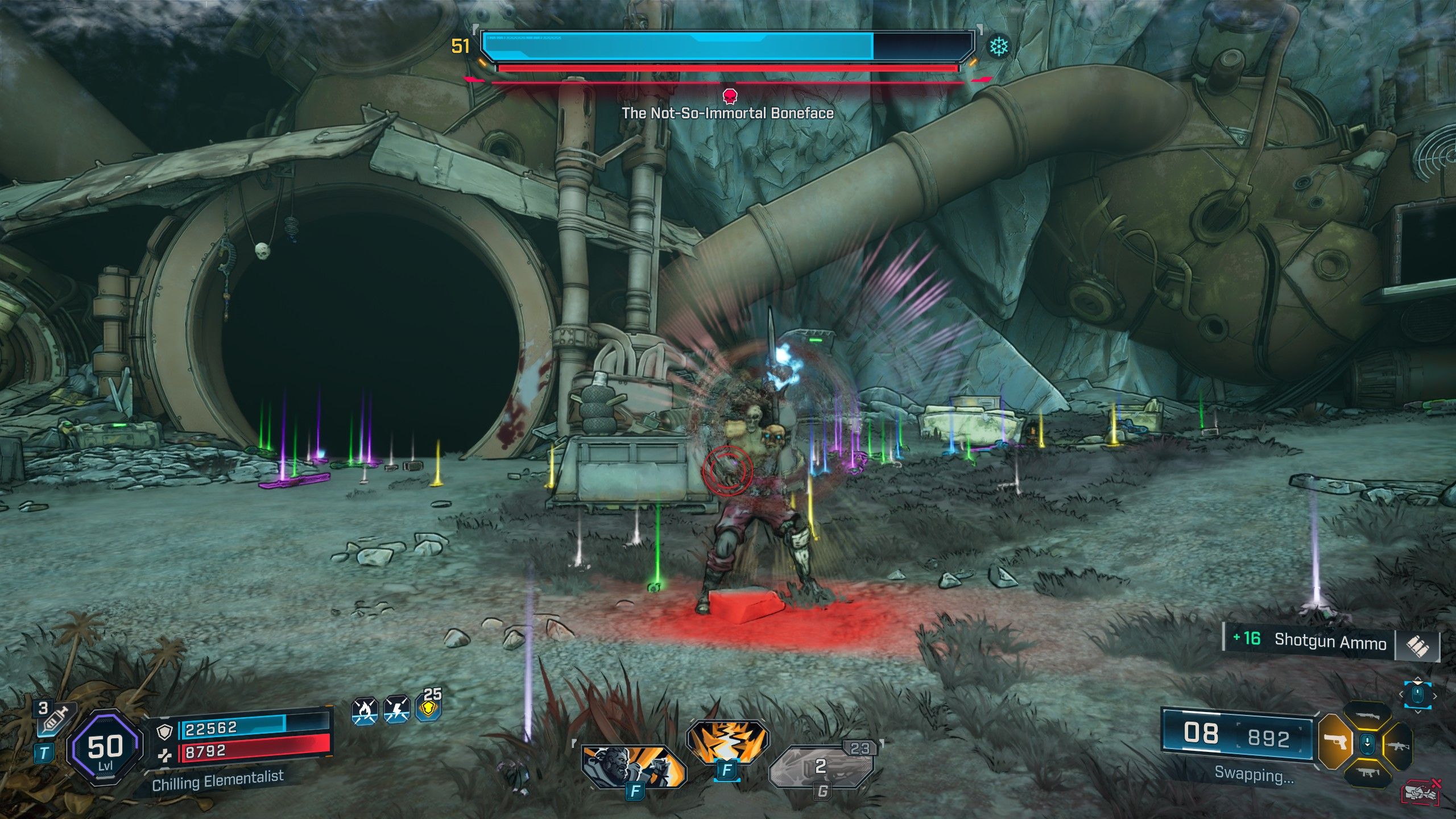Click the fire resistance buff icon
The image size is (1456, 819).
(x=365, y=711)
